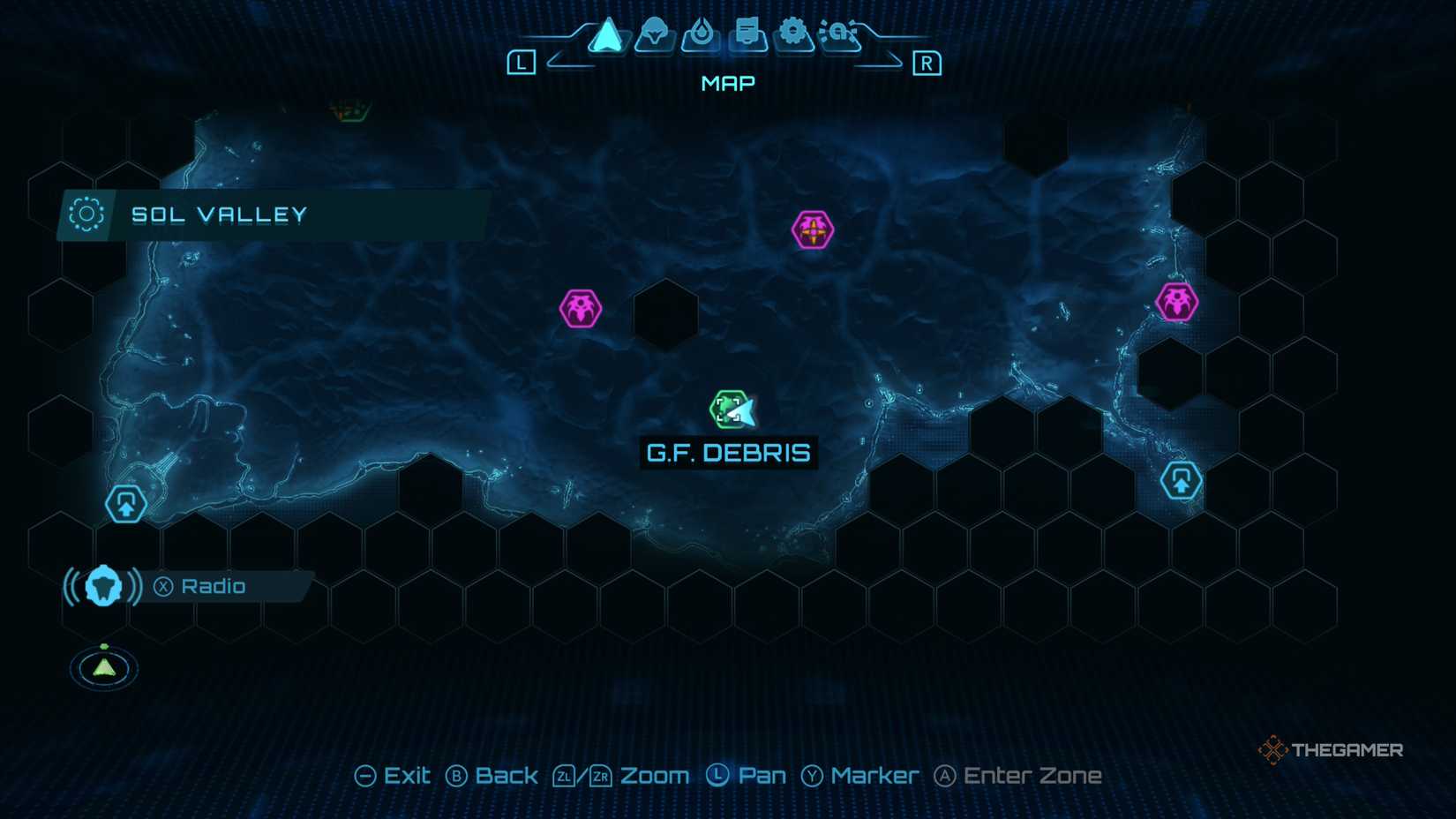Select Enter Zone from the control bar
The width and height of the screenshot is (1456, 819).
point(1017,775)
